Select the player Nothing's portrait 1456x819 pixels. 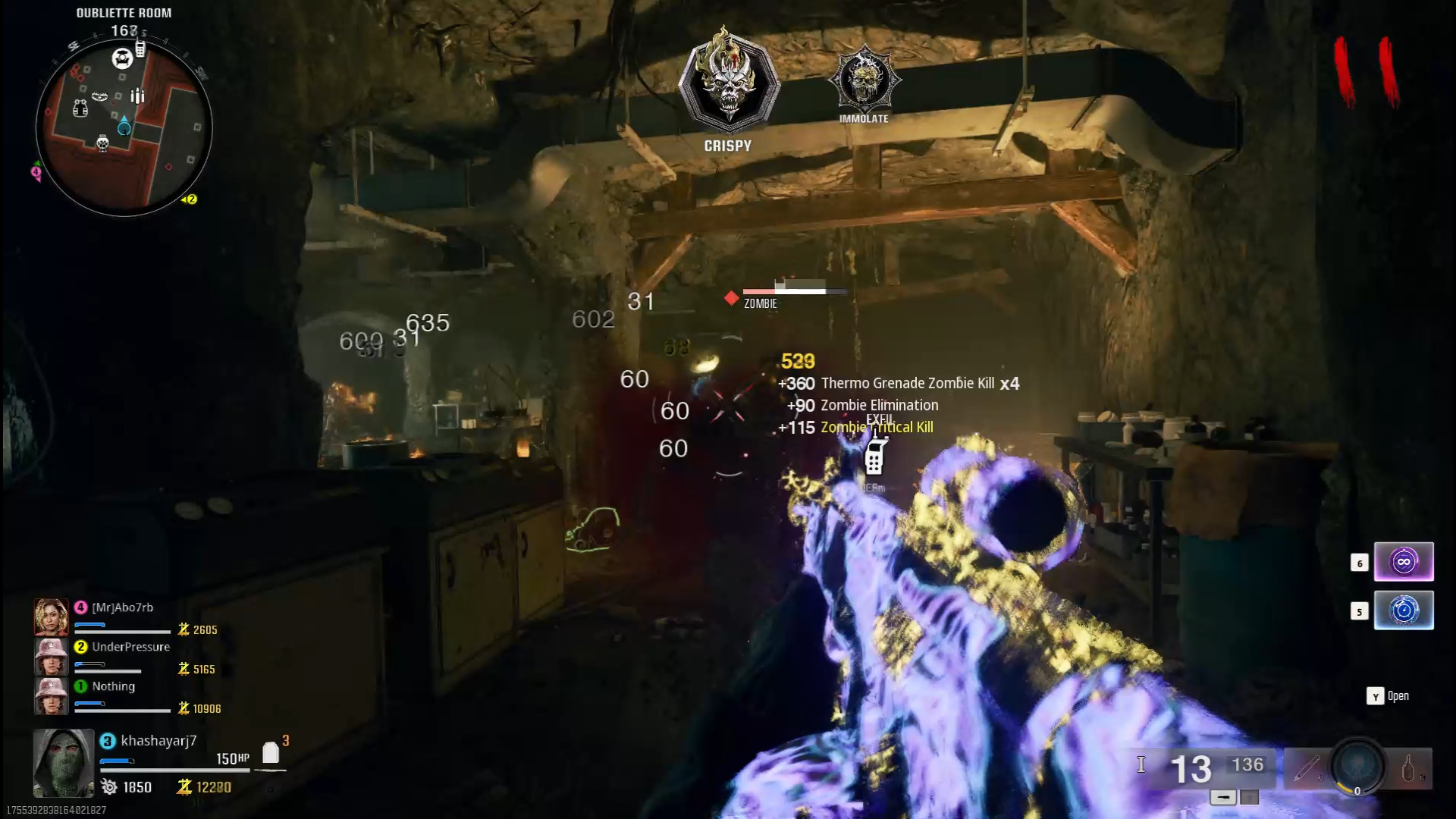coord(51,695)
